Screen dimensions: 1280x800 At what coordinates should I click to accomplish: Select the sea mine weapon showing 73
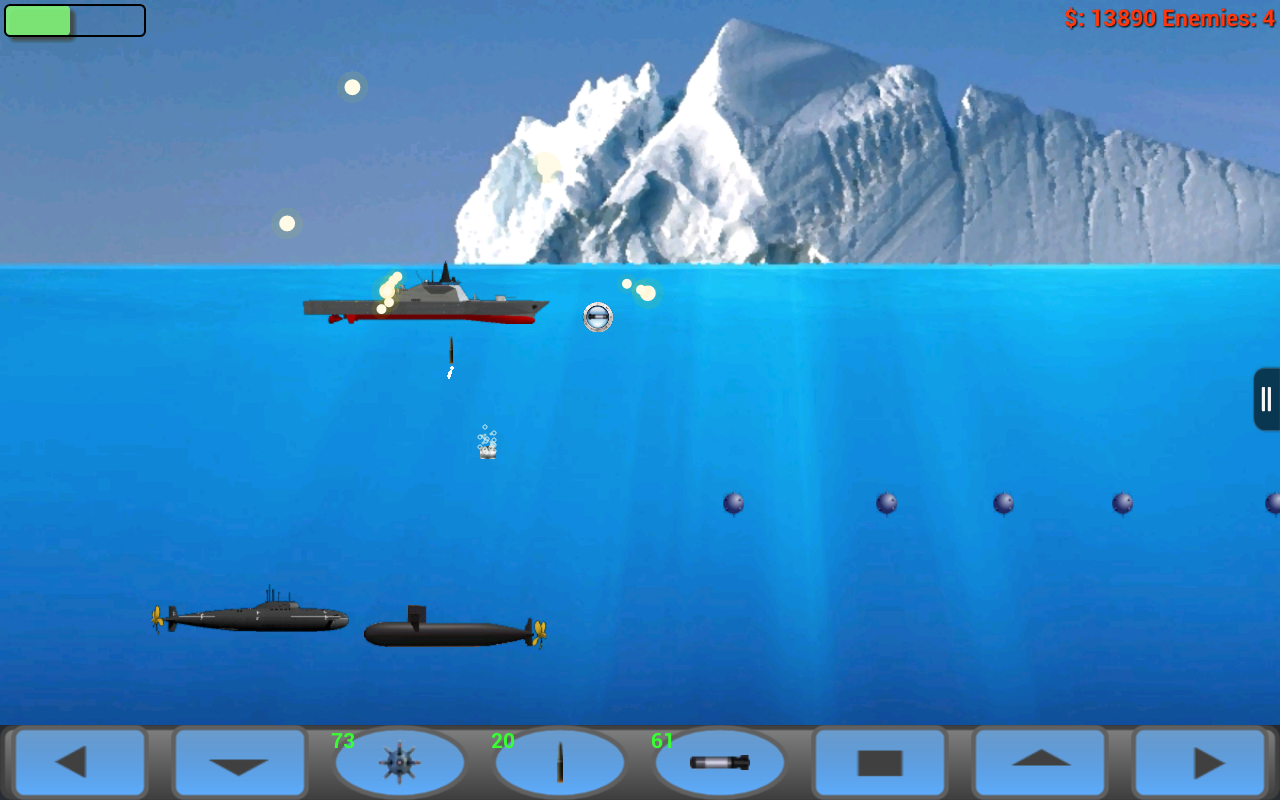[x=400, y=763]
